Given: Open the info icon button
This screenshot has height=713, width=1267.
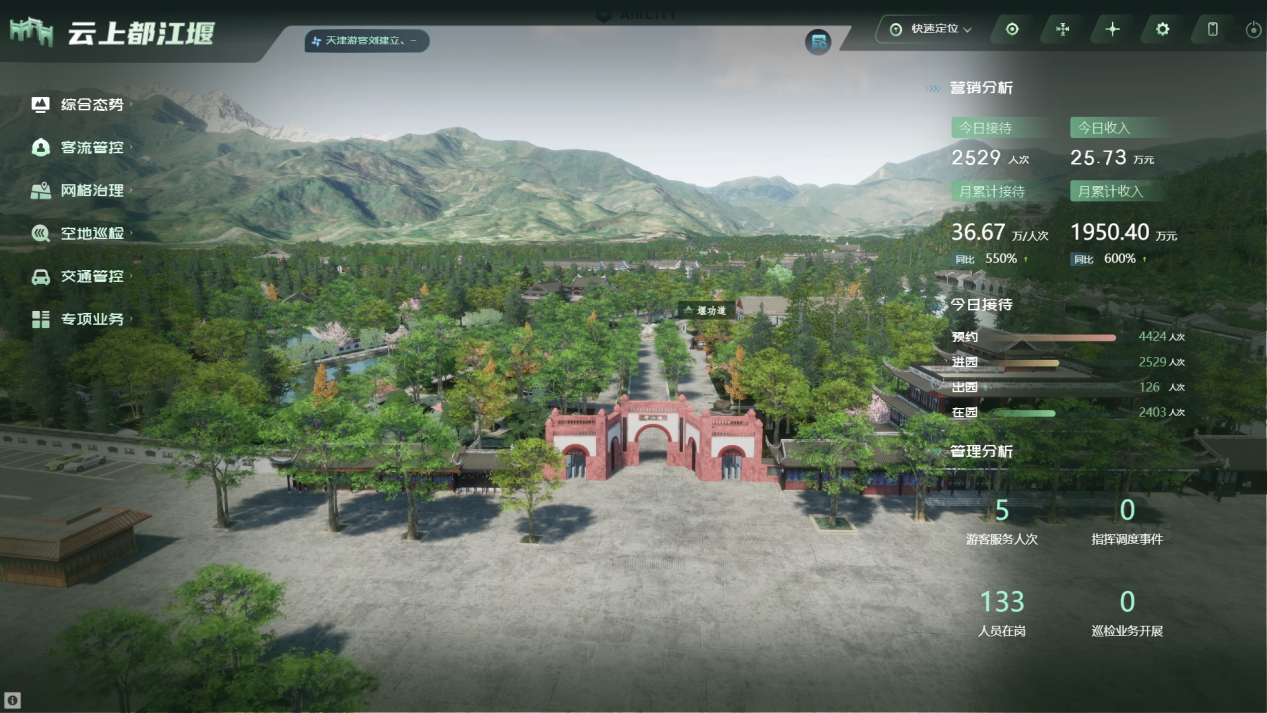Looking at the screenshot, I should (14, 700).
